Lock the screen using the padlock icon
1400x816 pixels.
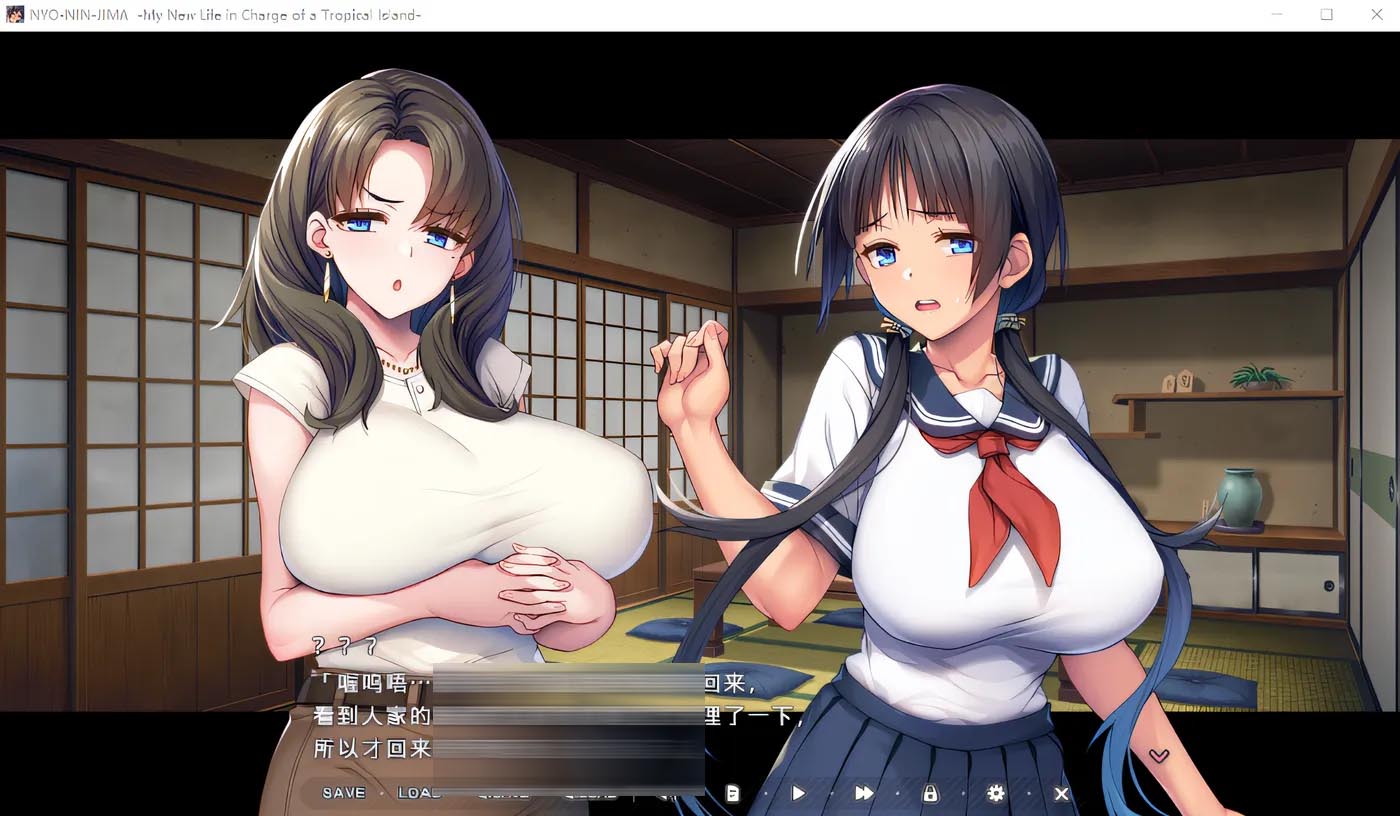[x=929, y=792]
